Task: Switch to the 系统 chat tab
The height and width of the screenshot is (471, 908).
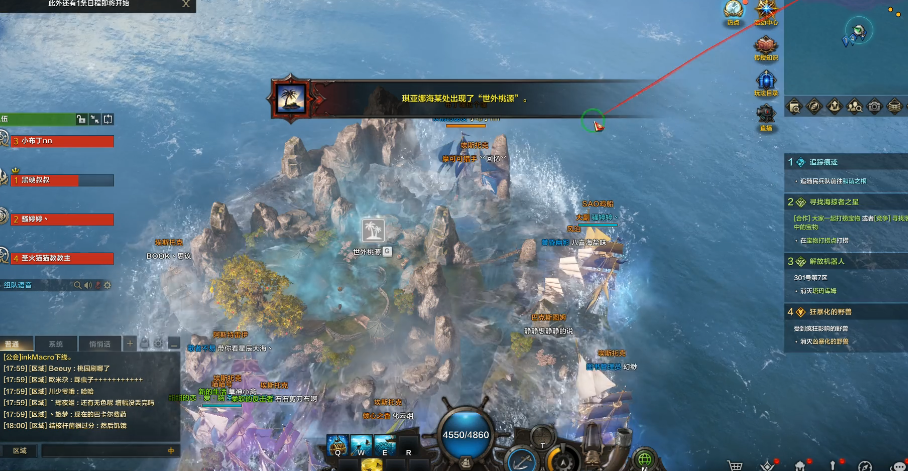Action: pos(56,343)
